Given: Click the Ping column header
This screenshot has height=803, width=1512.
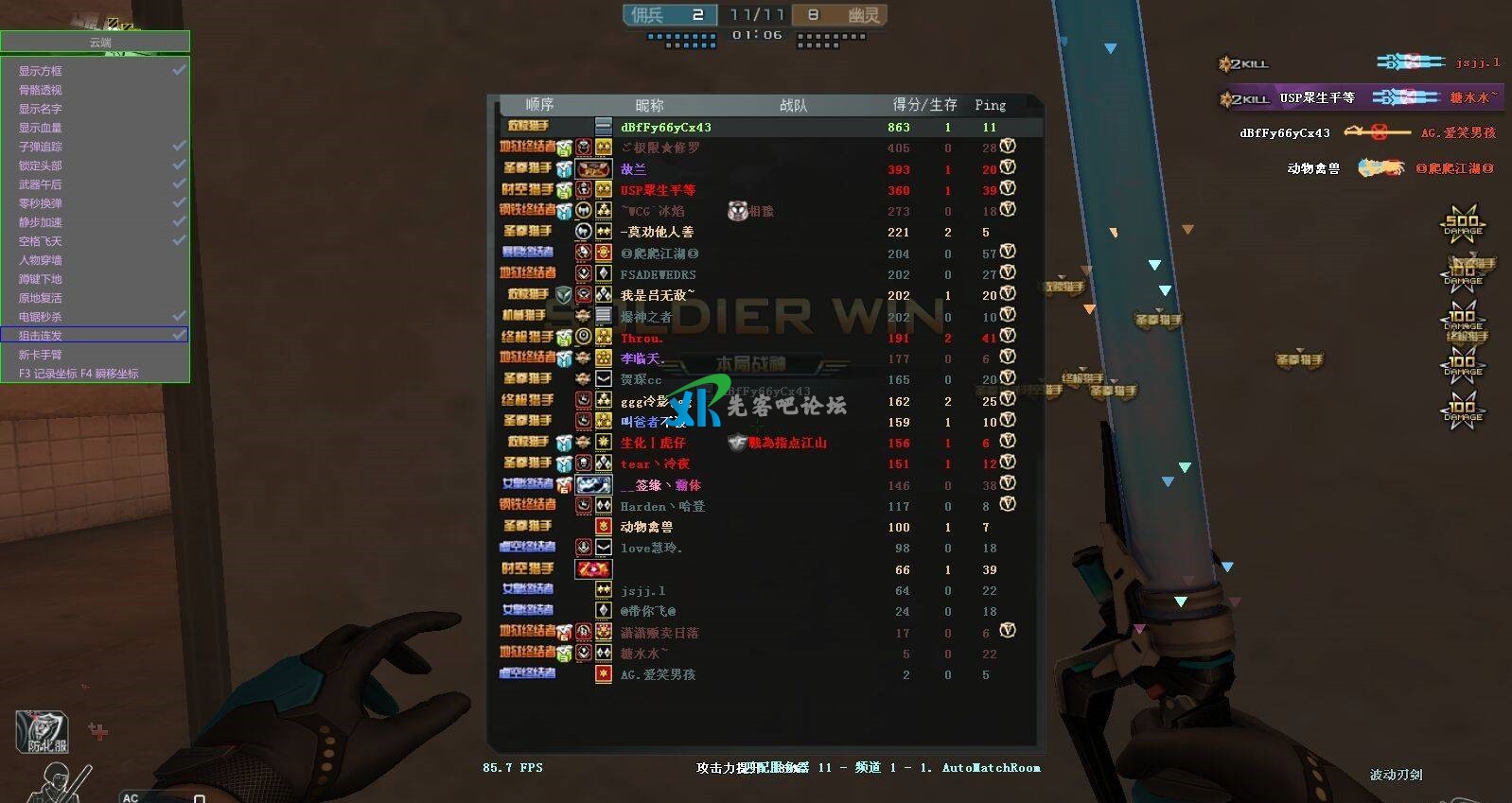Looking at the screenshot, I should (990, 105).
